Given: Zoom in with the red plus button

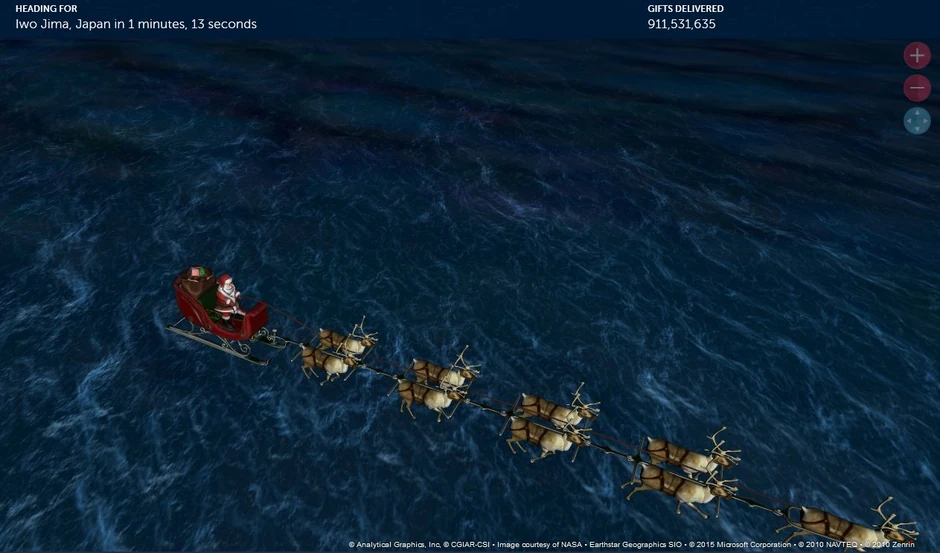Looking at the screenshot, I should click(917, 56).
